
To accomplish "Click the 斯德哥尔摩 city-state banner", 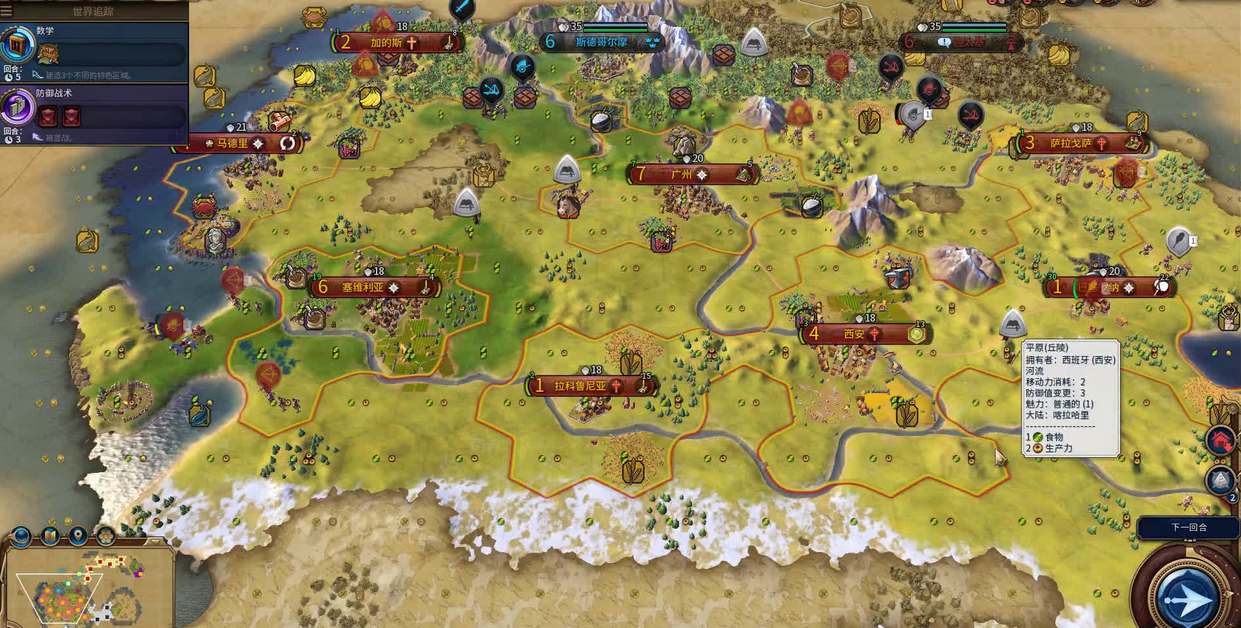I will click(x=602, y=42).
